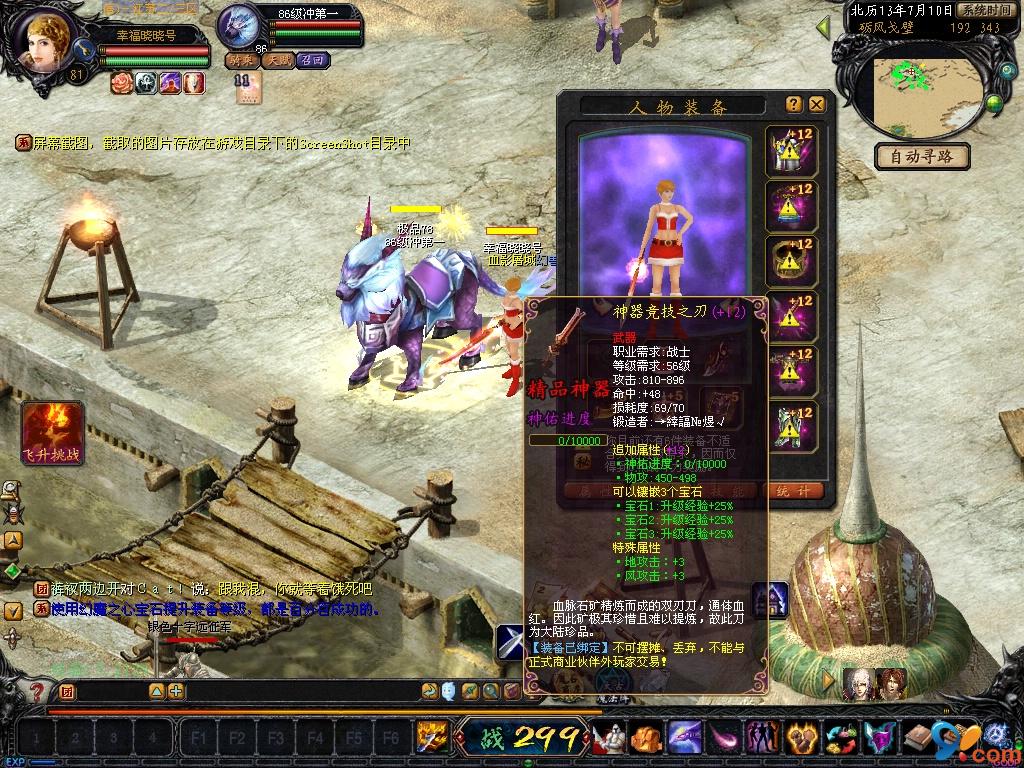The height and width of the screenshot is (768, 1024).
Task: Open help for the equipment window
Action: tap(794, 104)
